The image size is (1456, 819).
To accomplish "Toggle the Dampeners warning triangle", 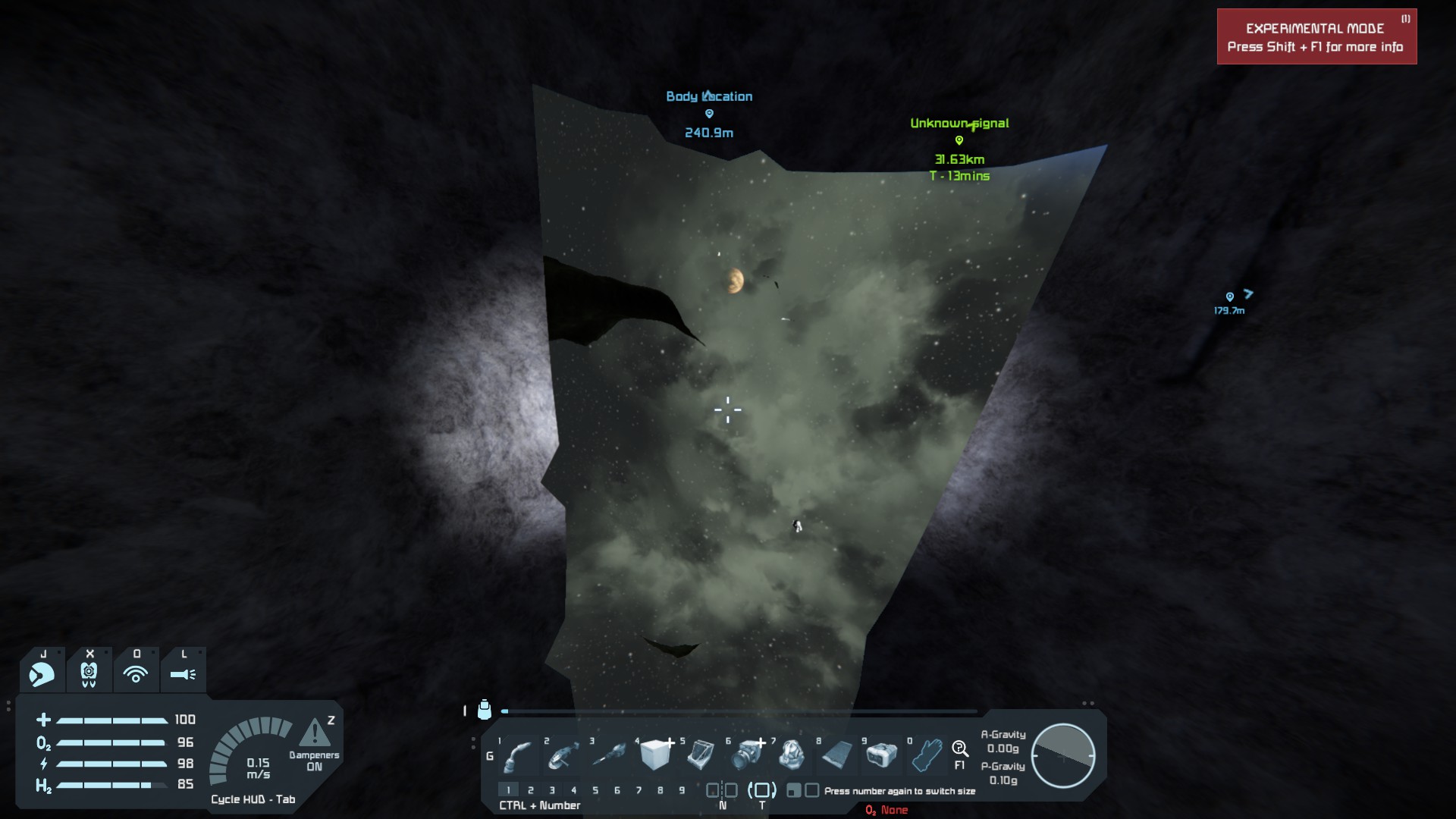I will click(x=314, y=733).
